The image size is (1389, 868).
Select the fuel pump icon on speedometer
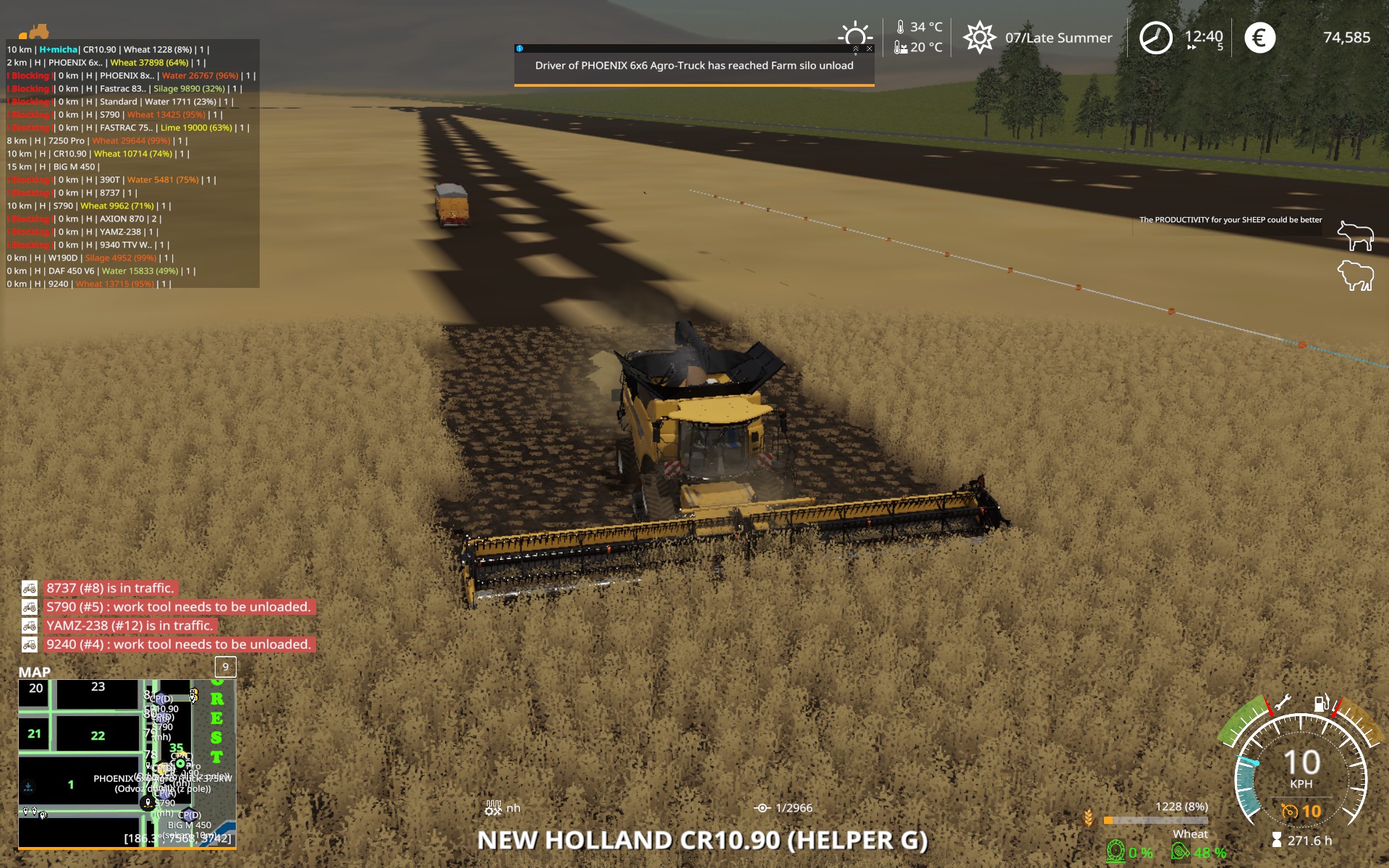click(1322, 703)
